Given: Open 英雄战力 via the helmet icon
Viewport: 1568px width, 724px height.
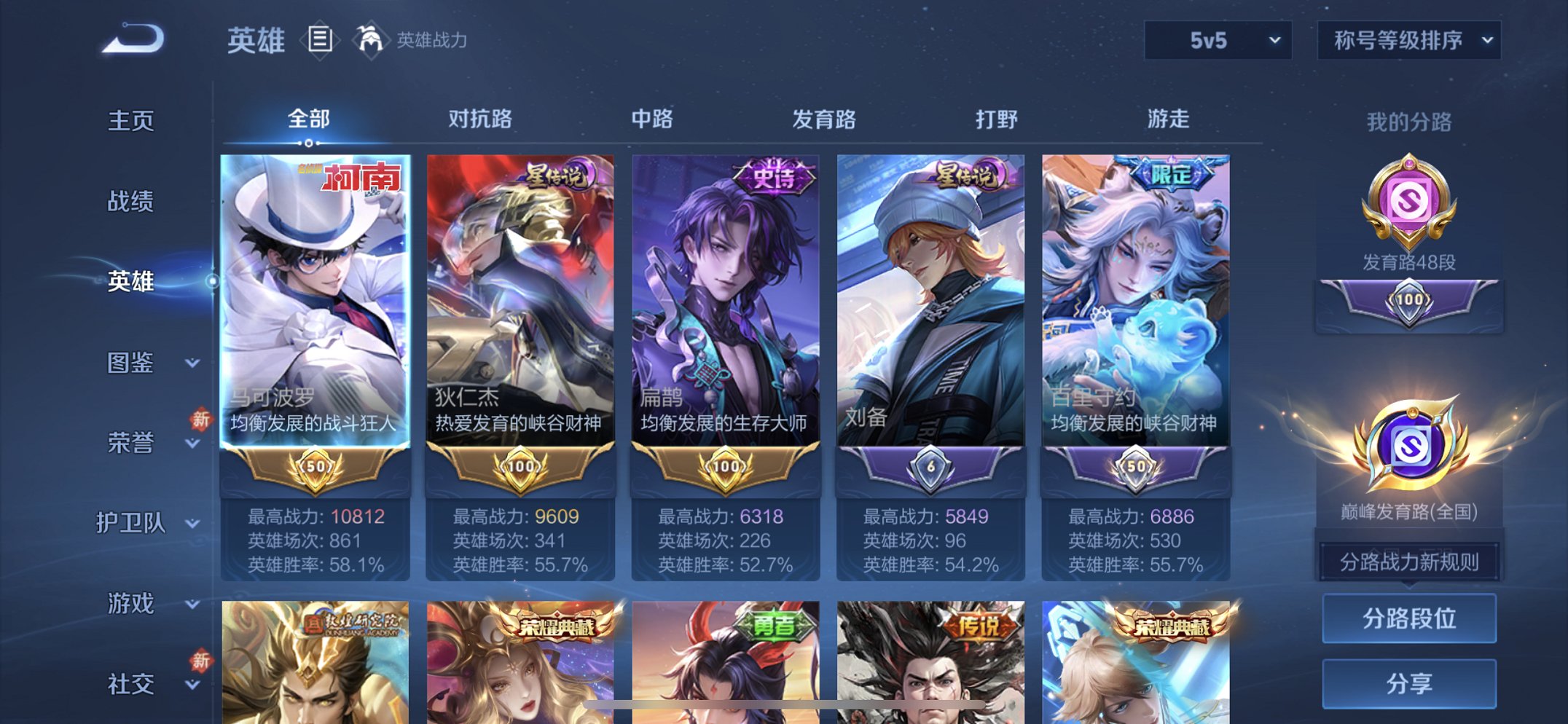Looking at the screenshot, I should tap(372, 40).
